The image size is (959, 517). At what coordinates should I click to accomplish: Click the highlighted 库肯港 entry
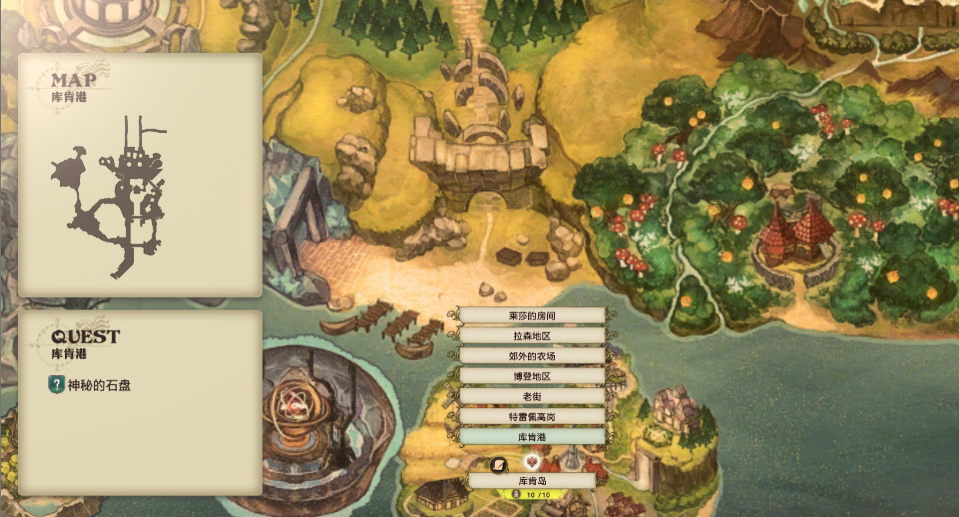[x=531, y=437]
